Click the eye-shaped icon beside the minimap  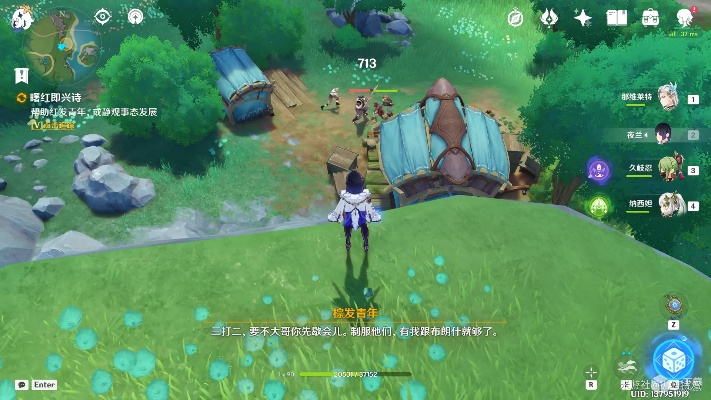[x=103, y=16]
